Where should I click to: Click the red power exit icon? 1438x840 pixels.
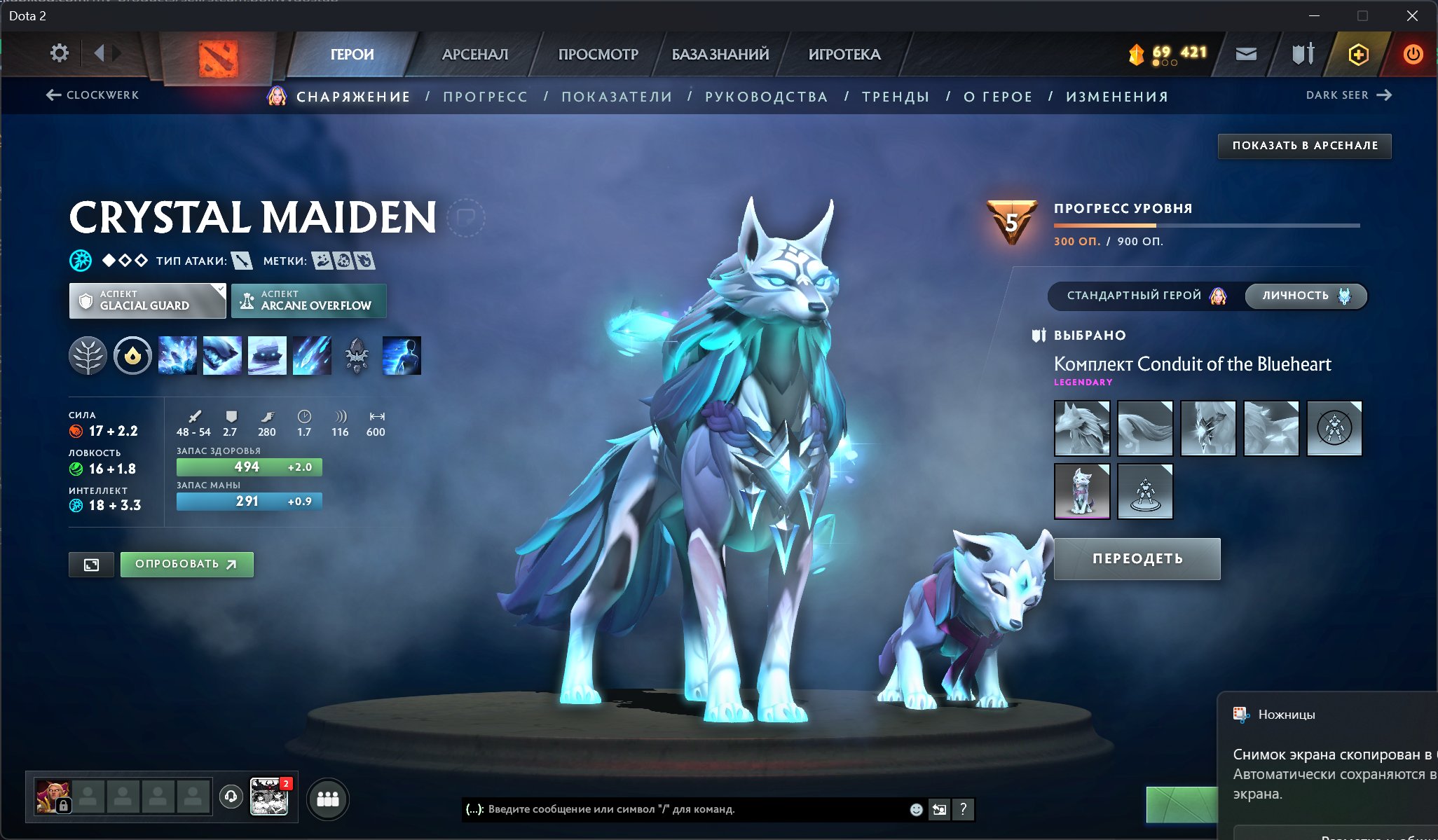pyautogui.click(x=1412, y=53)
